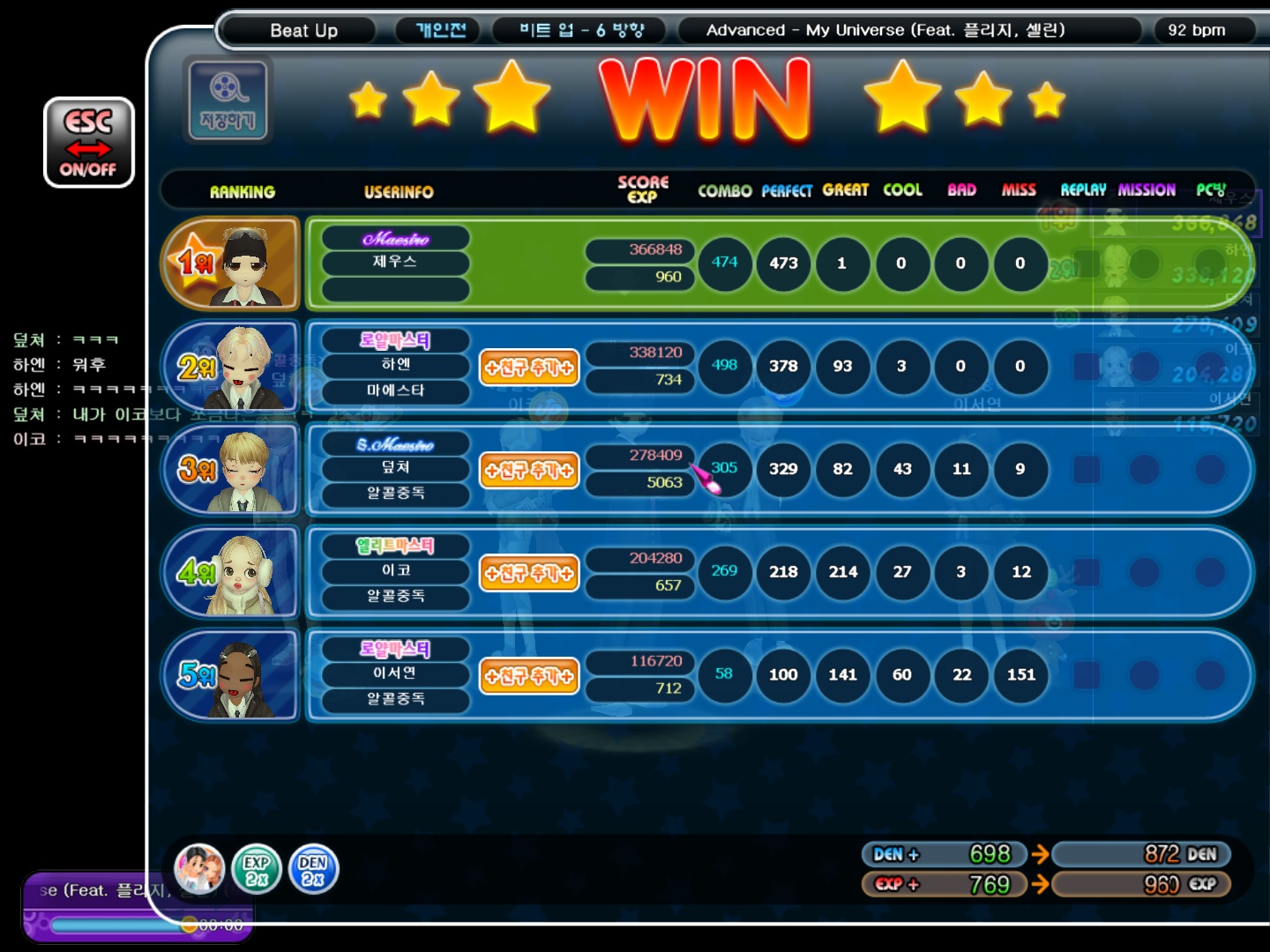The image size is (1270, 952).
Task: Click the DEN 2x bonus icon
Action: click(313, 869)
